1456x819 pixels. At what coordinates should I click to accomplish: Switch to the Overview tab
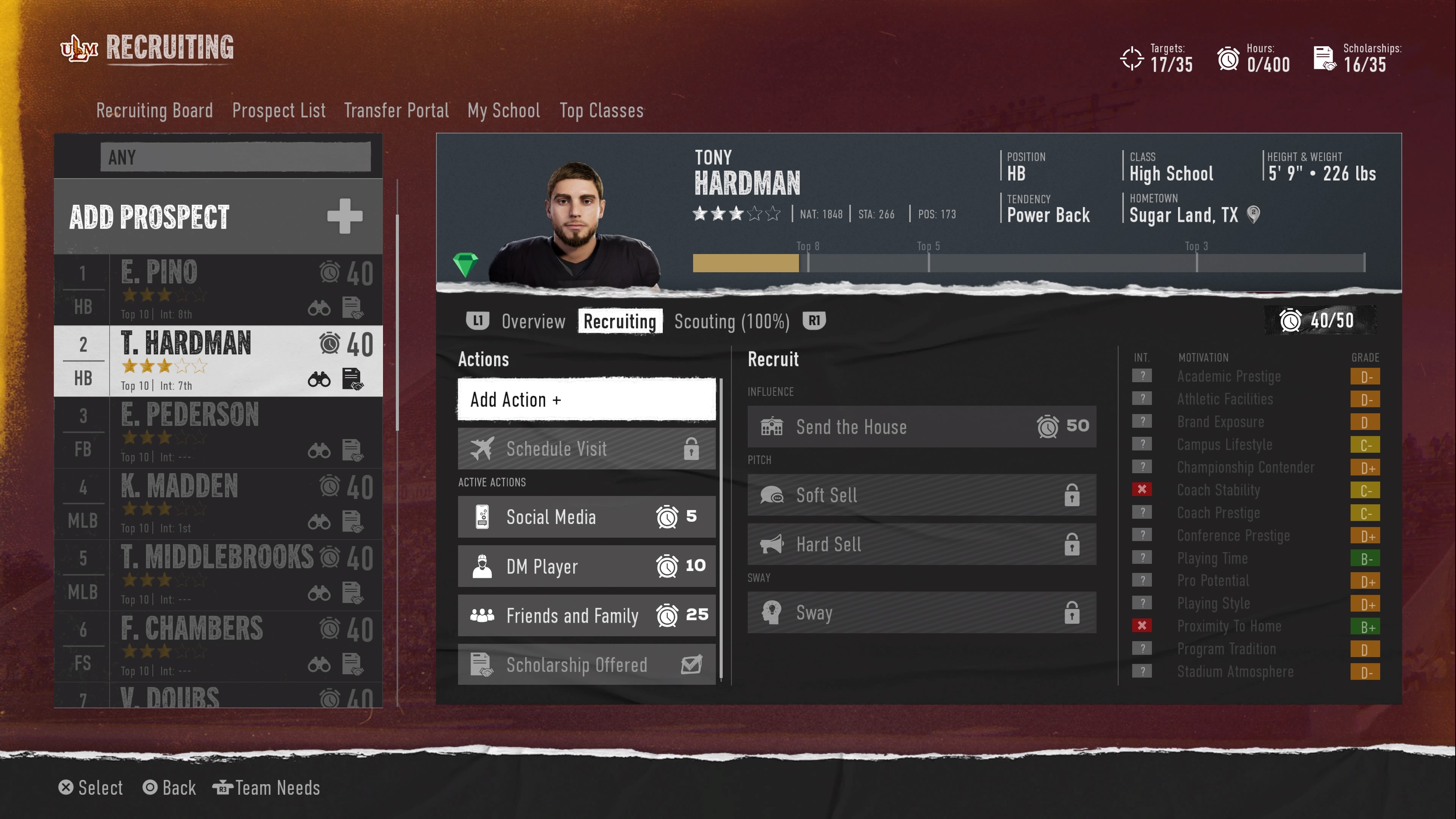(533, 321)
